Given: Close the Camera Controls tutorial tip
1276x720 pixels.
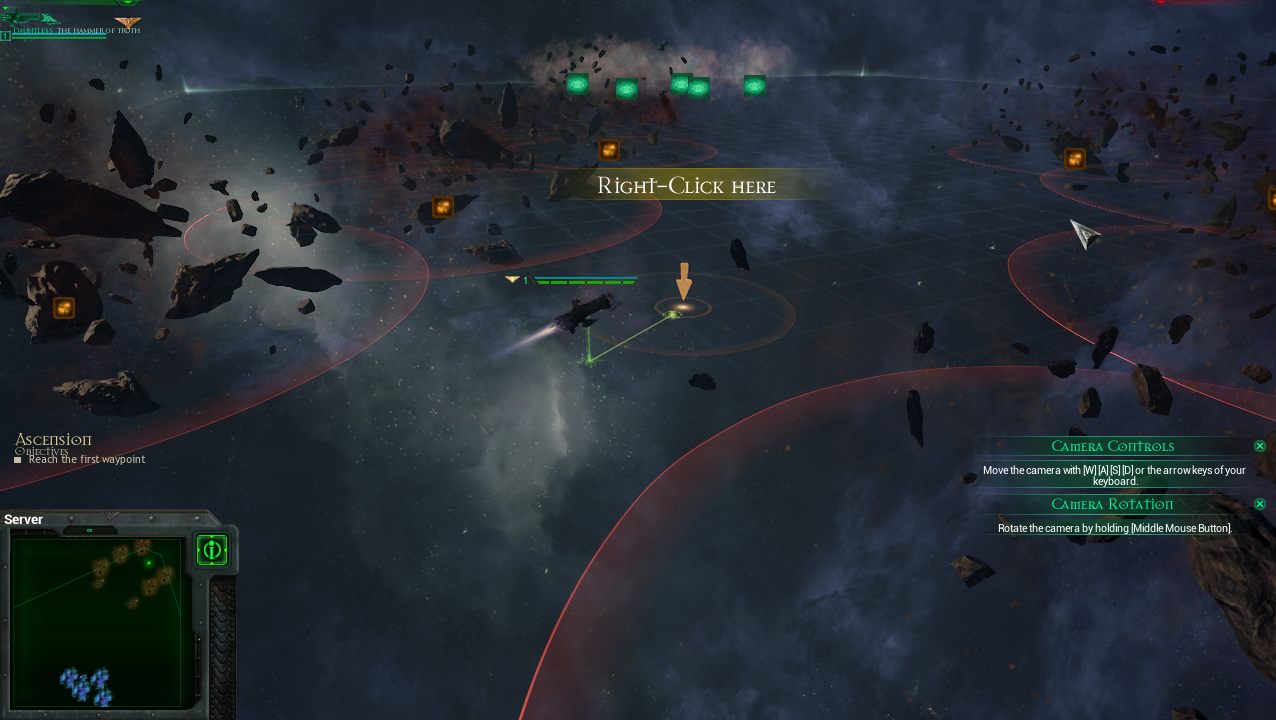Looking at the screenshot, I should pyautogui.click(x=1260, y=446).
